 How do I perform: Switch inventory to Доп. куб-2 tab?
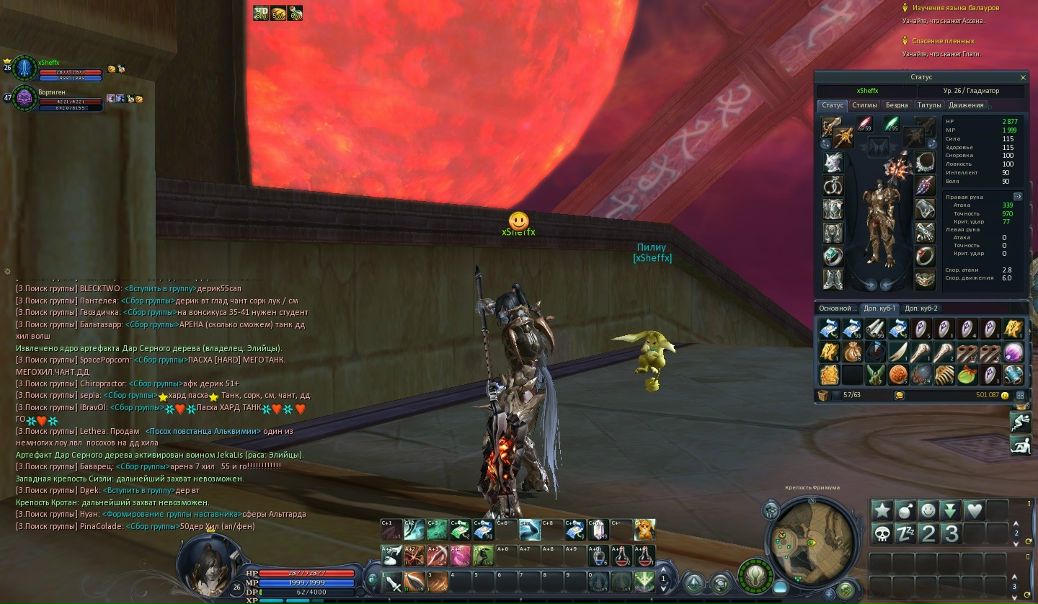click(921, 308)
